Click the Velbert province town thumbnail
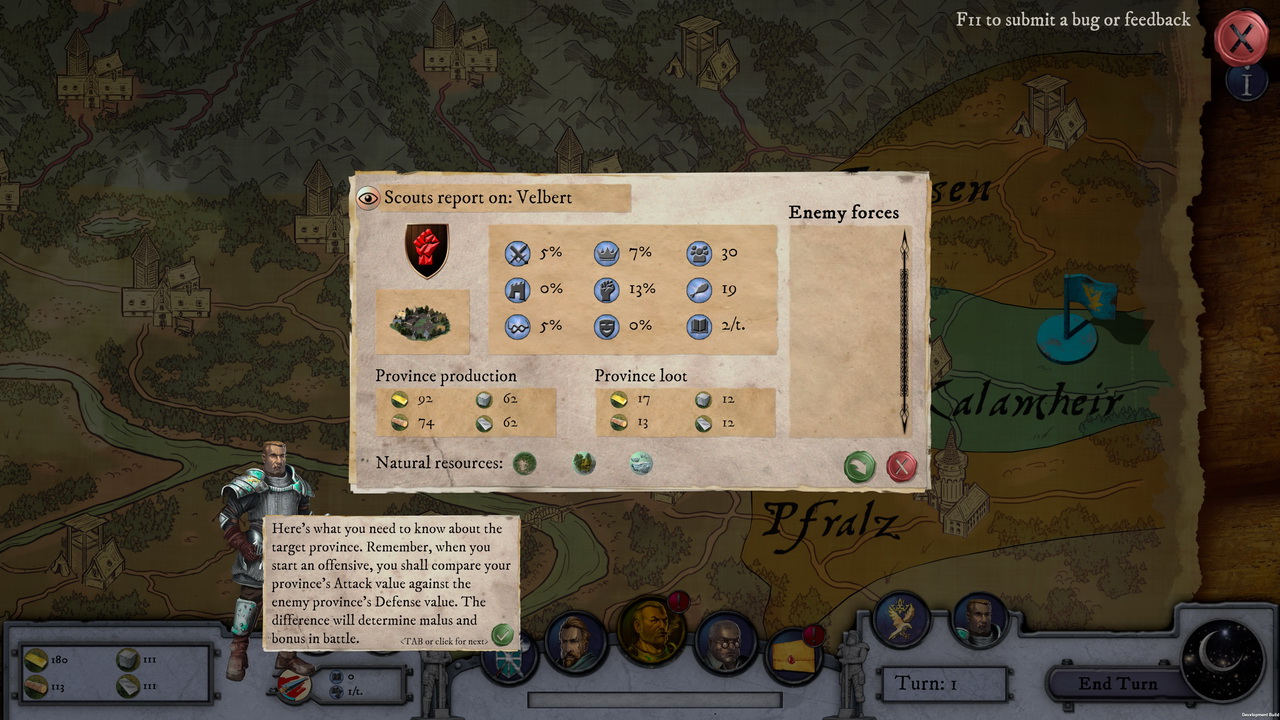 pyautogui.click(x=421, y=322)
